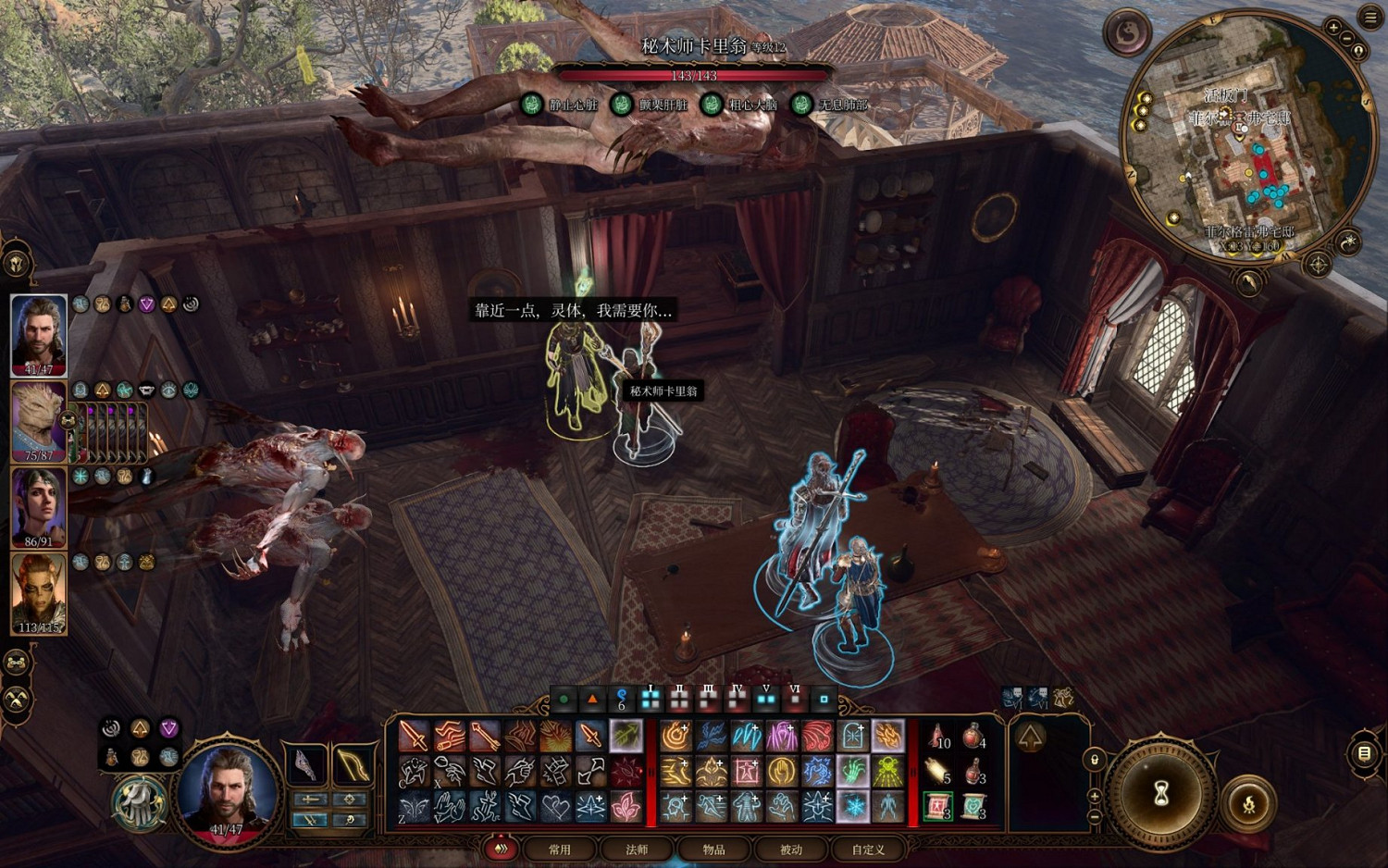Open the 物品 hotbar tab
Screen dimensions: 1388x868
(x=713, y=849)
